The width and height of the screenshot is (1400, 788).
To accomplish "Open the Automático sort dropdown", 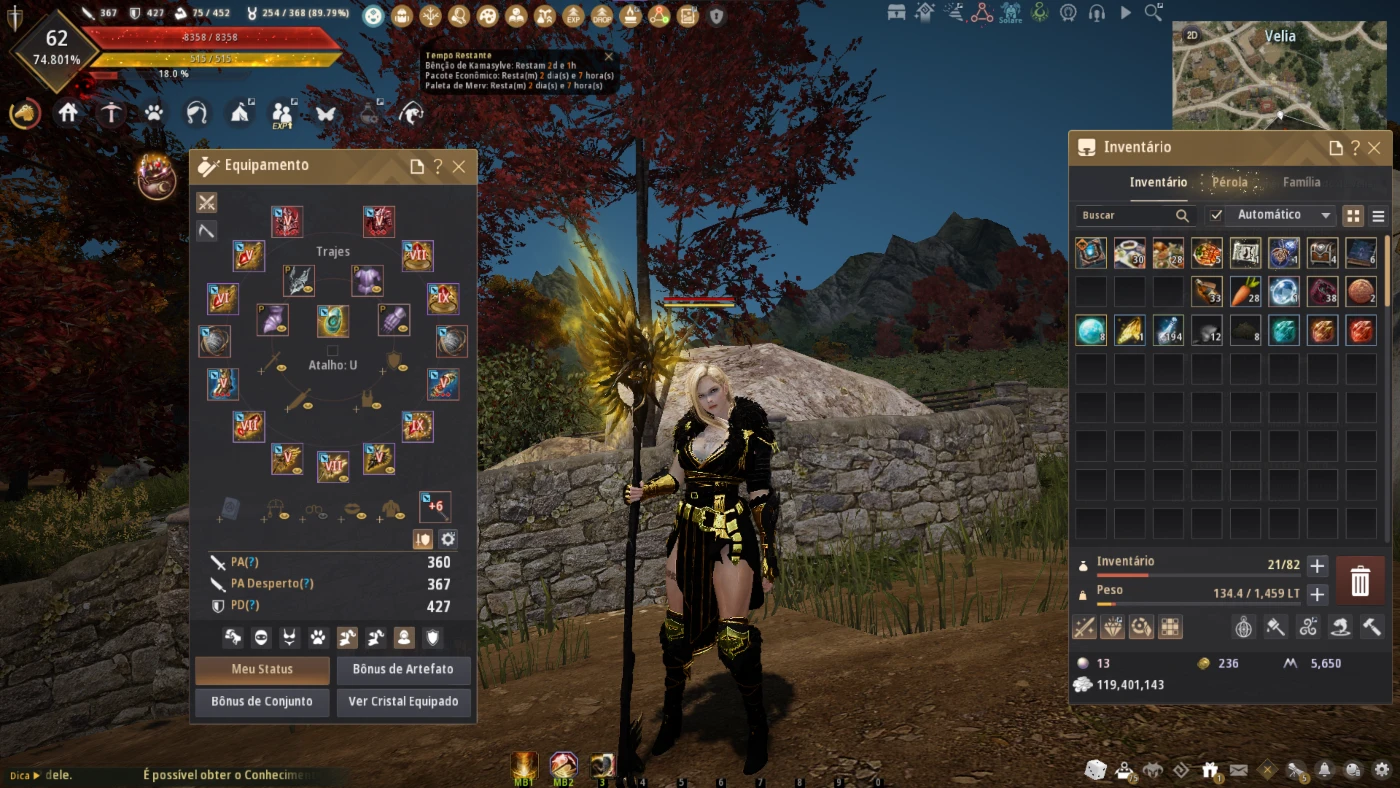I will click(x=1283, y=215).
